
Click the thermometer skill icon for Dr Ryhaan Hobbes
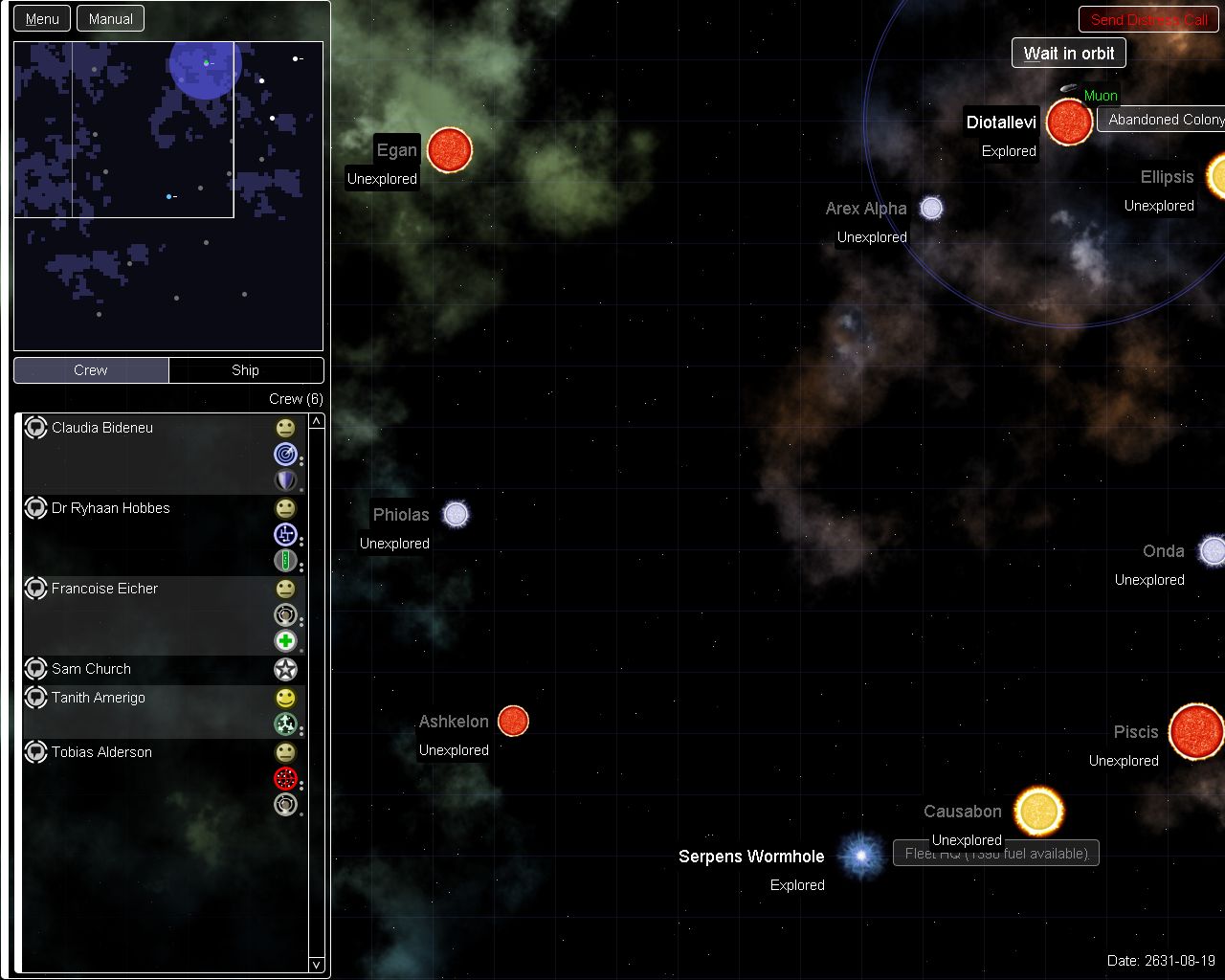[x=285, y=561]
